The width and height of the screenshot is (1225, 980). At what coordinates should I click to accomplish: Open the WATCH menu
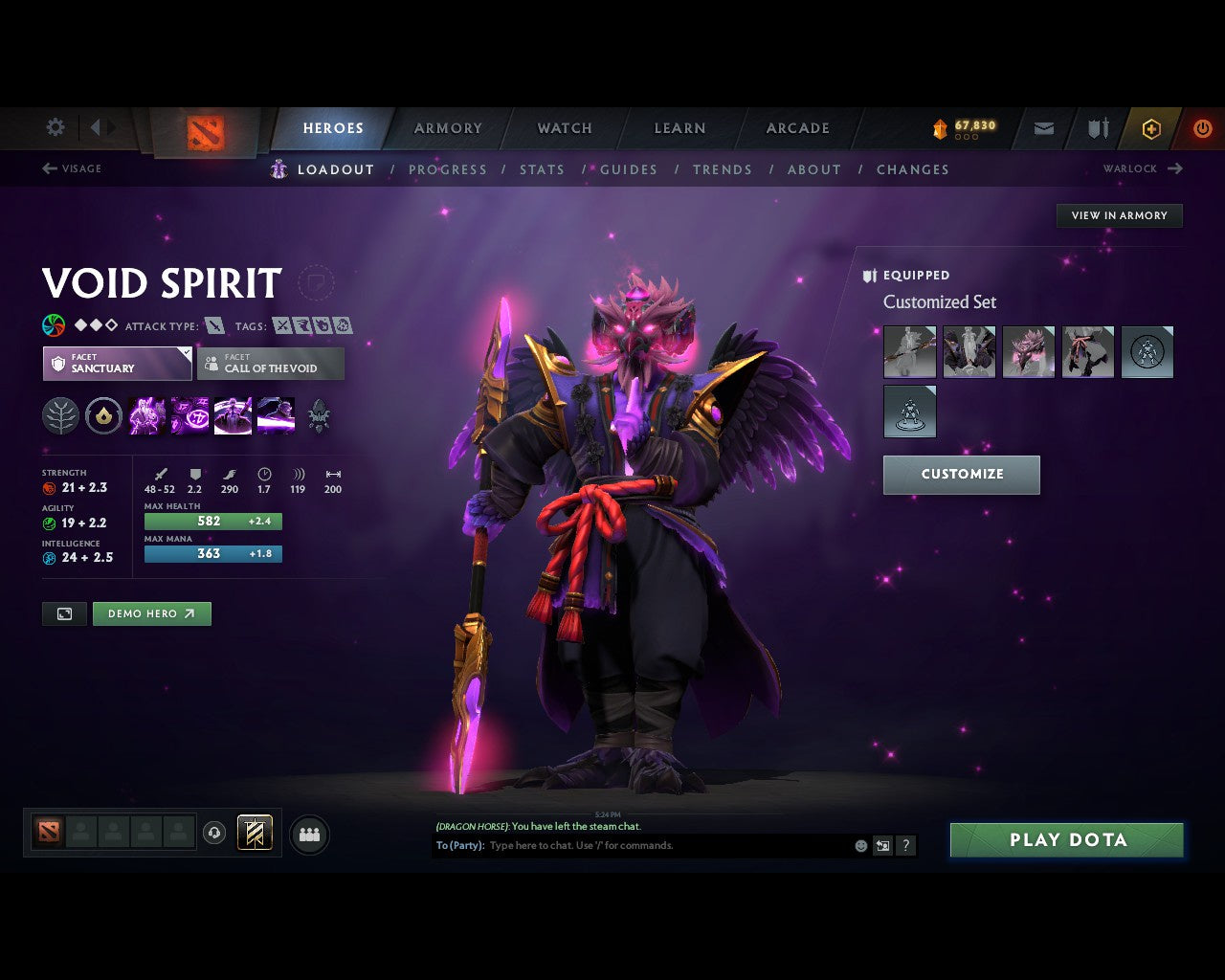click(564, 128)
